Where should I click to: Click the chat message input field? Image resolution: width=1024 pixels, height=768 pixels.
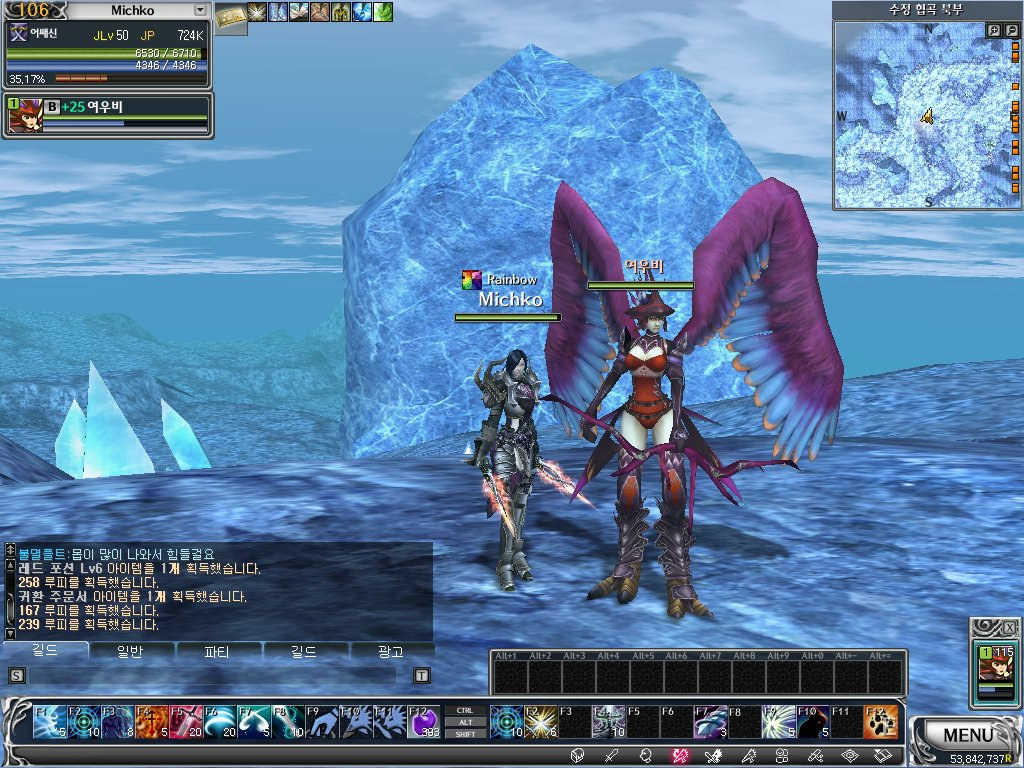[x=215, y=675]
